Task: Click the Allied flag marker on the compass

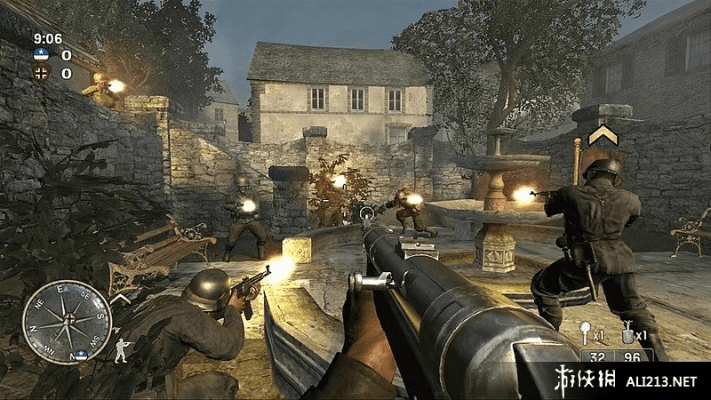Action: click(79, 355)
